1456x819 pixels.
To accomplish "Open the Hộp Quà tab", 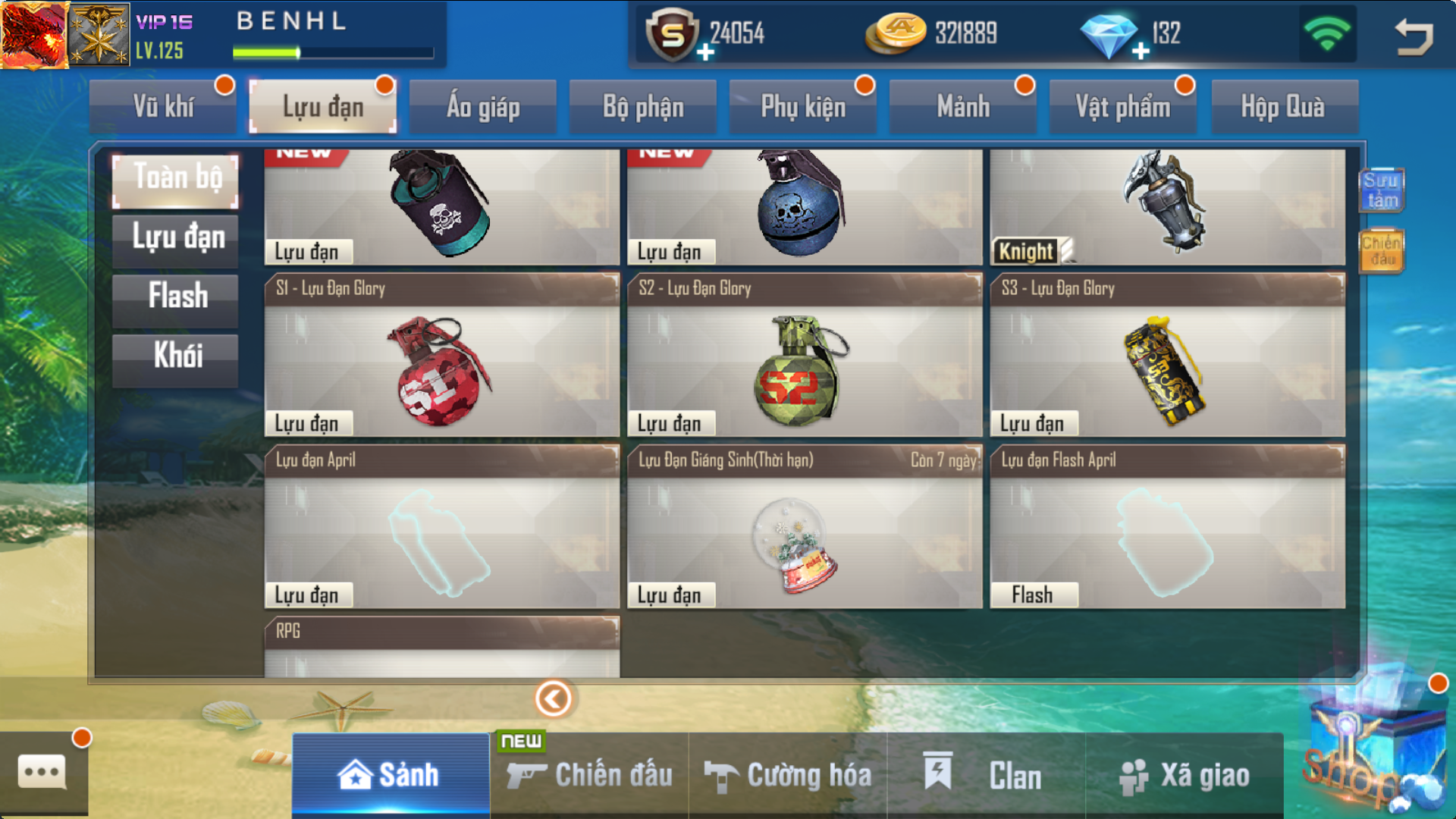I will (x=1283, y=107).
